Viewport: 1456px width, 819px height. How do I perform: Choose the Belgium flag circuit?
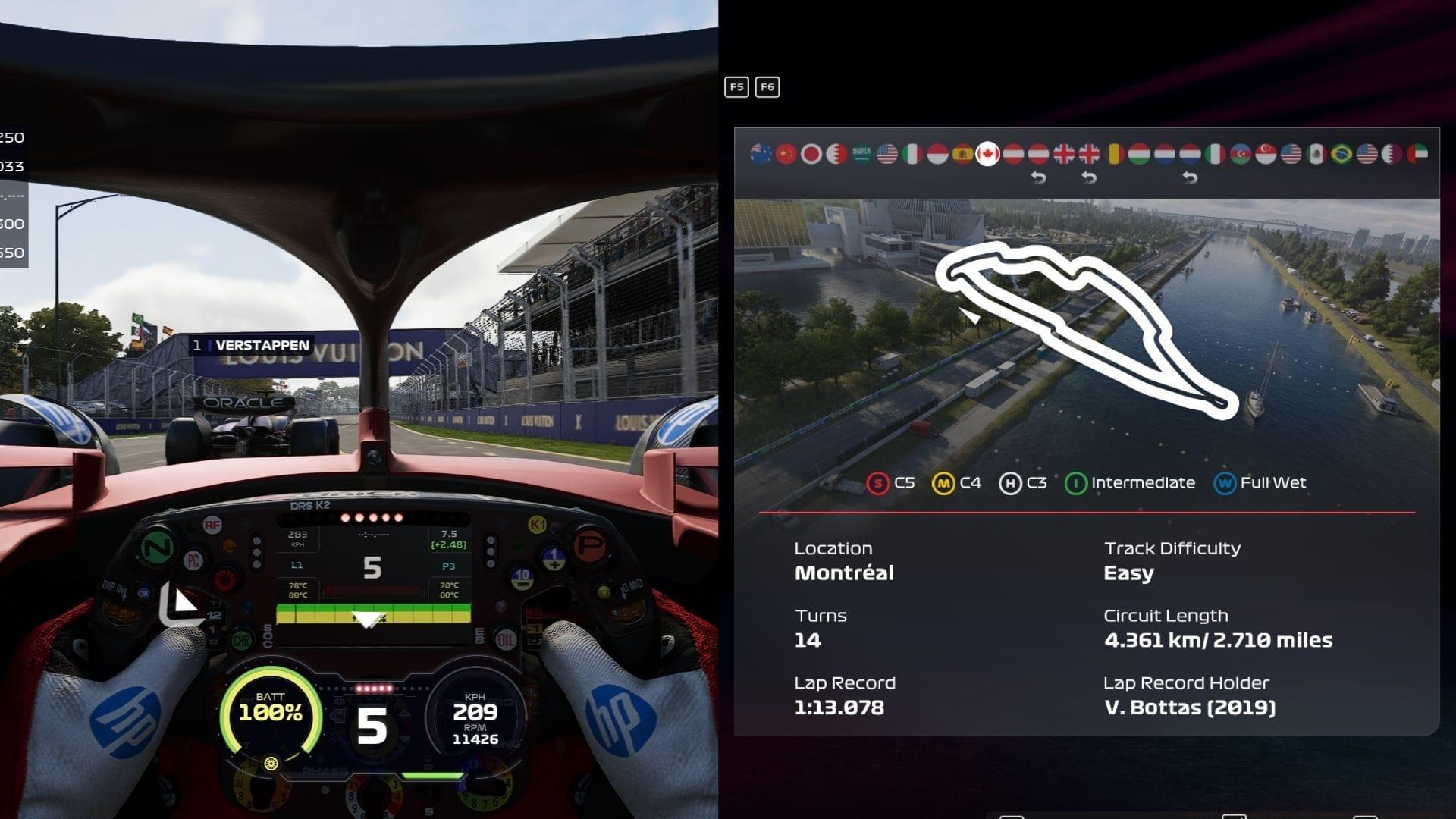tap(1114, 154)
